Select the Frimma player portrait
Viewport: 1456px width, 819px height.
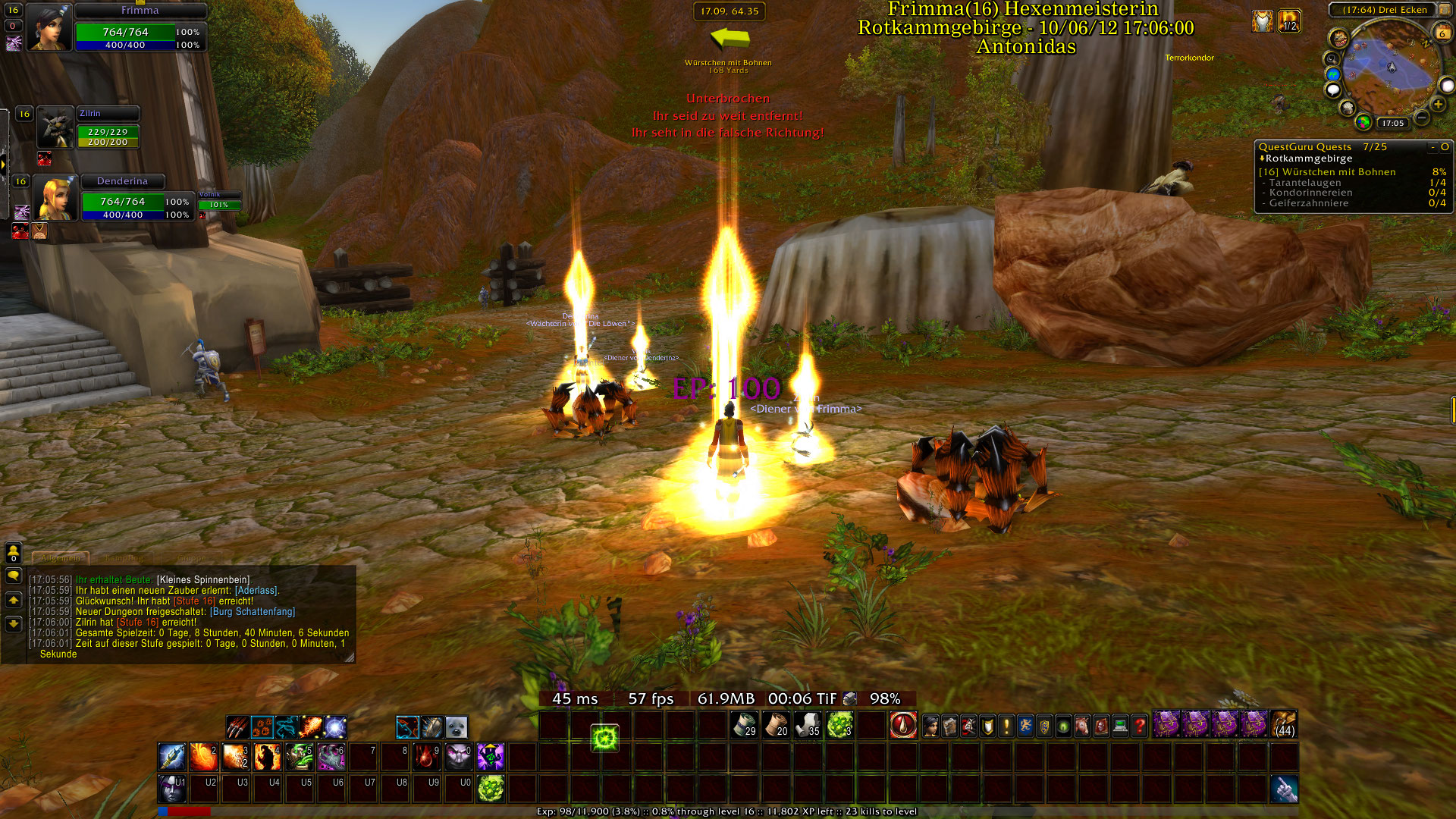click(x=50, y=28)
